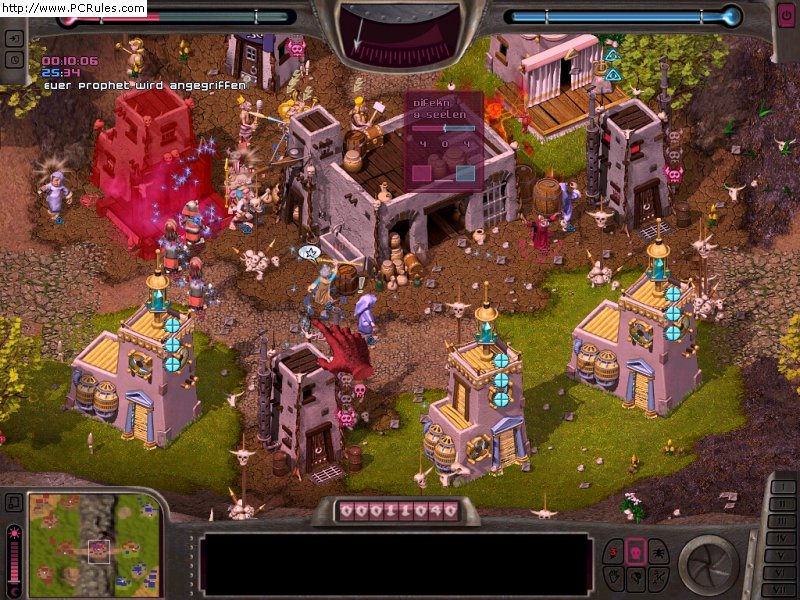Select the red ladybug command icon

coord(611,551)
